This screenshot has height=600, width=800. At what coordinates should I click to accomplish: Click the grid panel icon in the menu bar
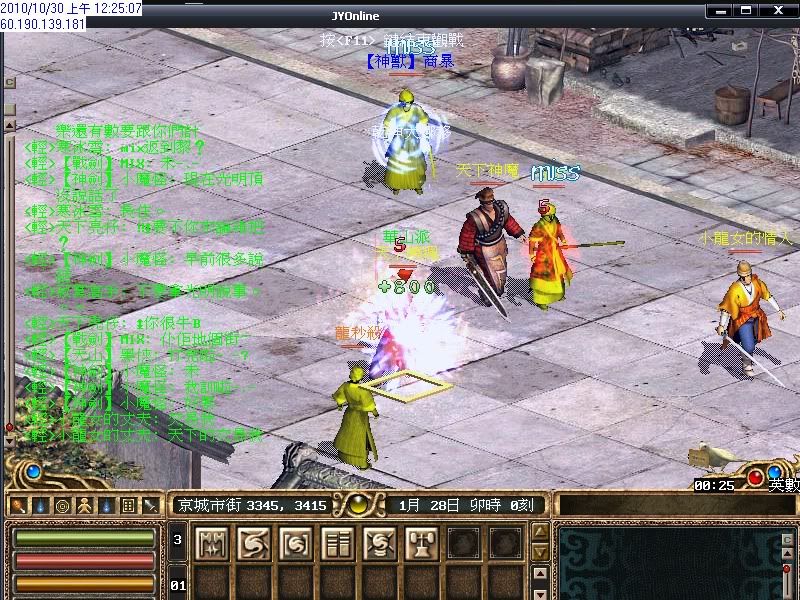point(128,506)
